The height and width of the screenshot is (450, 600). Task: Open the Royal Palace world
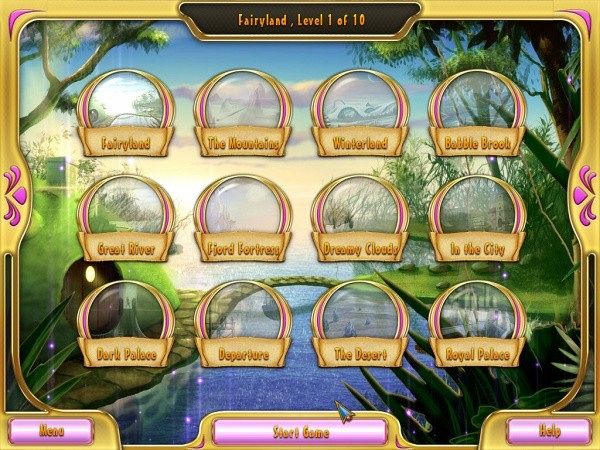tap(477, 322)
